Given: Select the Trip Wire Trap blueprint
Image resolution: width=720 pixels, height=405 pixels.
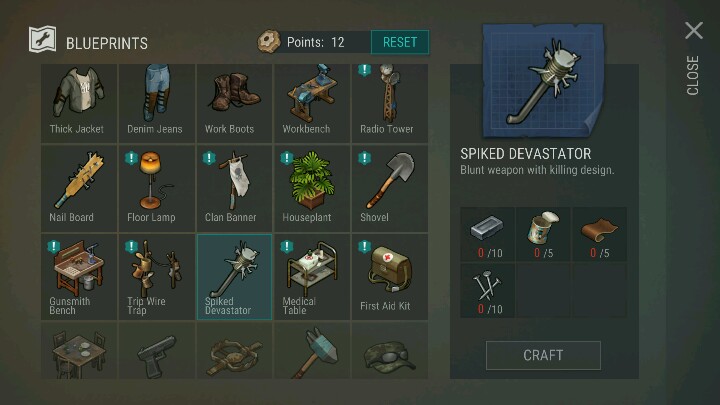Looking at the screenshot, I should pos(156,277).
